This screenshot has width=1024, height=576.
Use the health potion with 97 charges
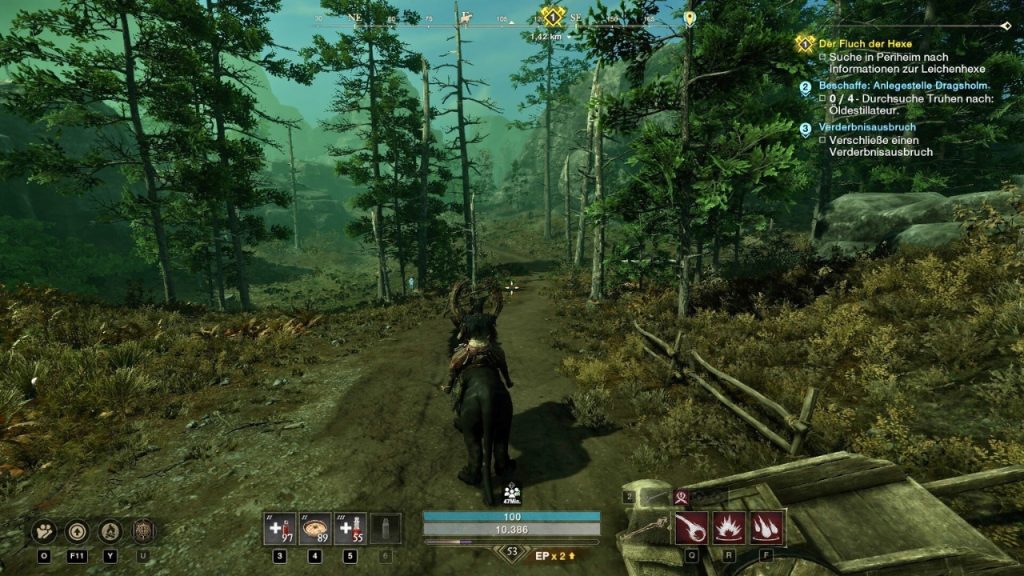click(x=279, y=528)
